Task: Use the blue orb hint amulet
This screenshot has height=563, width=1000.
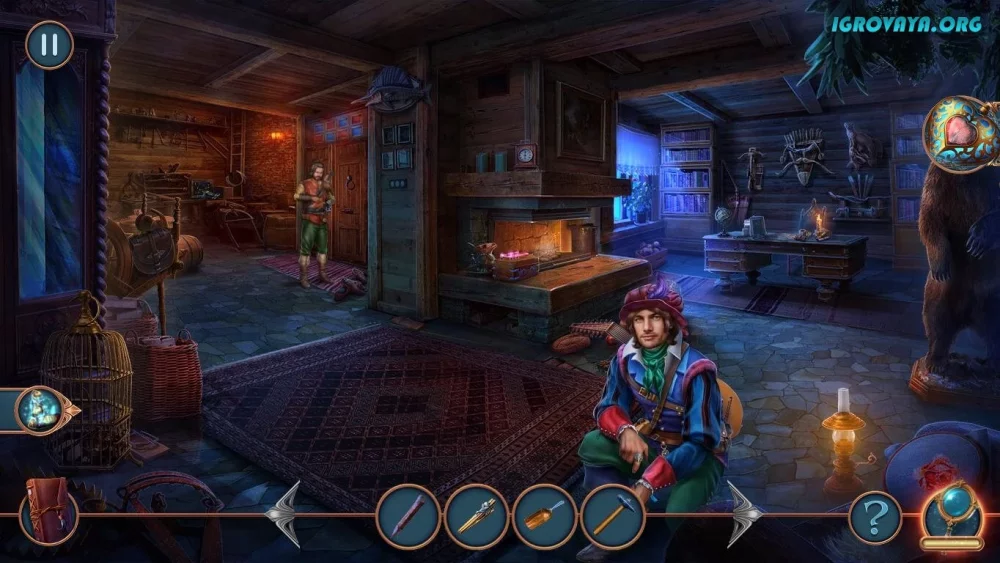Action: (951, 510)
